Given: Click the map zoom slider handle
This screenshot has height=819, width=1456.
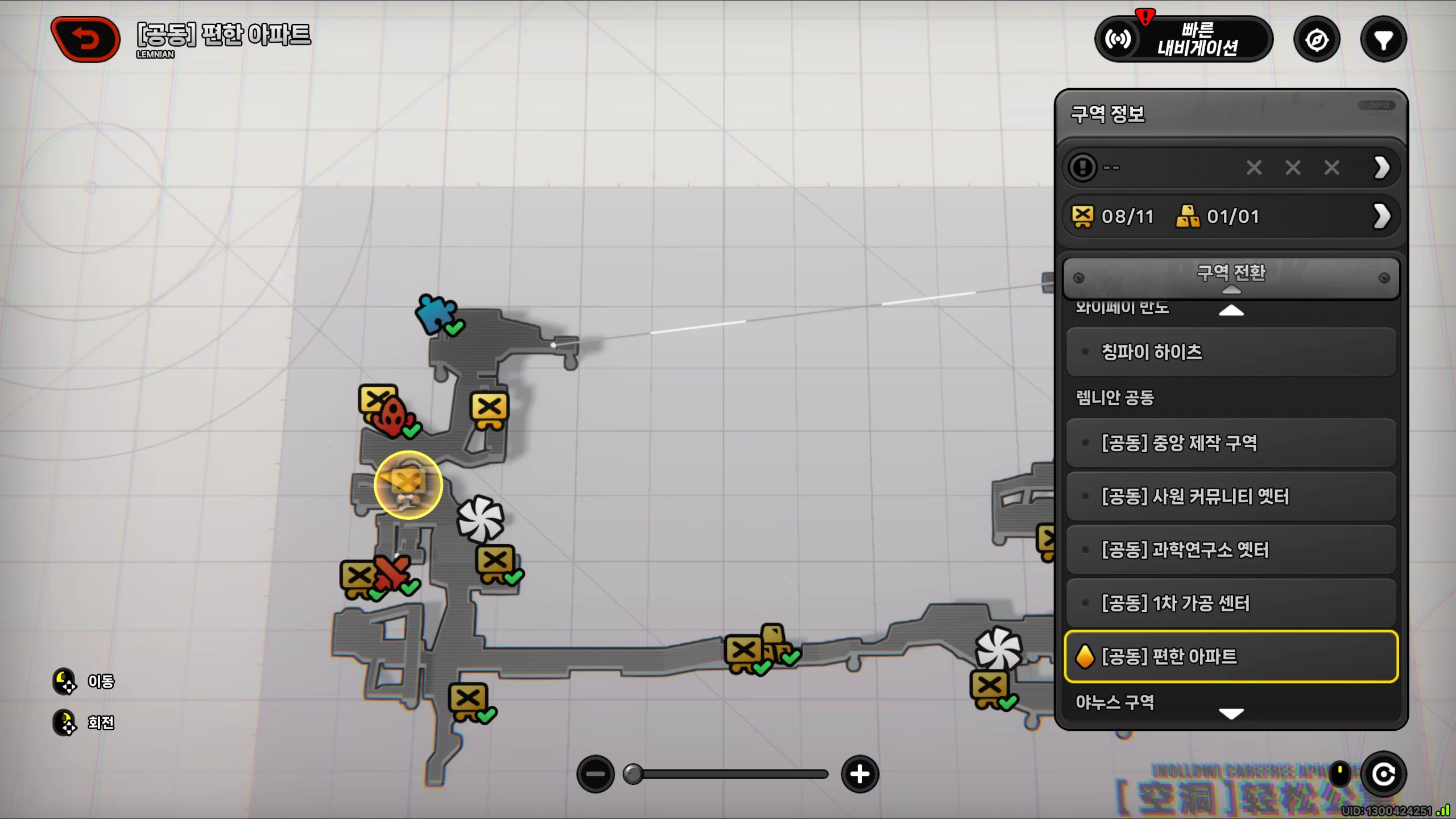Looking at the screenshot, I should (x=632, y=774).
